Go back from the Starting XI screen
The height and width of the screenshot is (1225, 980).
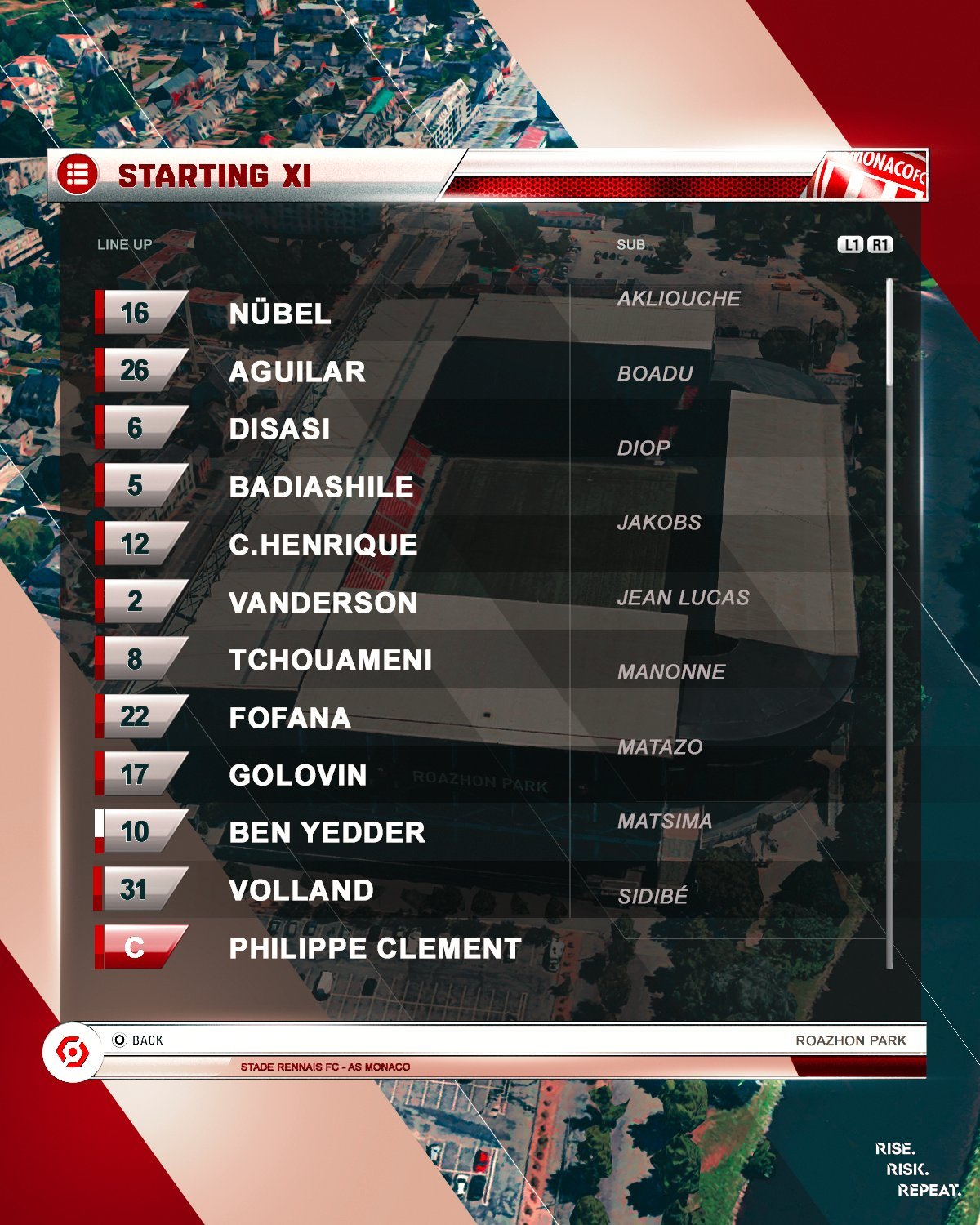pyautogui.click(x=139, y=1040)
